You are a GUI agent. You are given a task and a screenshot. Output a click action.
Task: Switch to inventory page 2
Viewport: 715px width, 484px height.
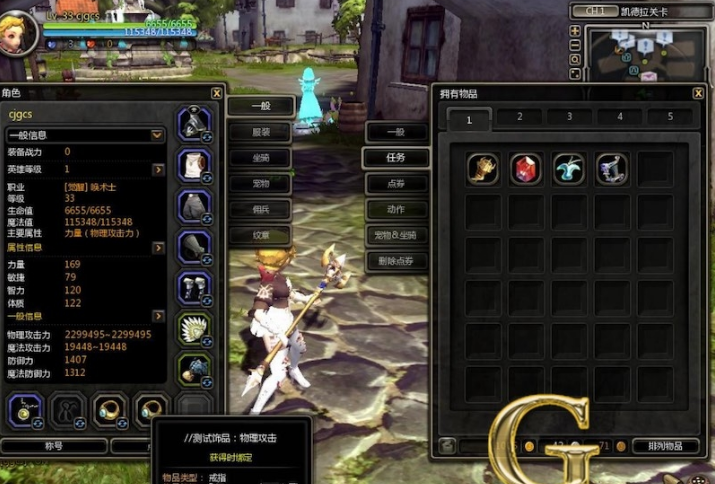click(x=520, y=117)
